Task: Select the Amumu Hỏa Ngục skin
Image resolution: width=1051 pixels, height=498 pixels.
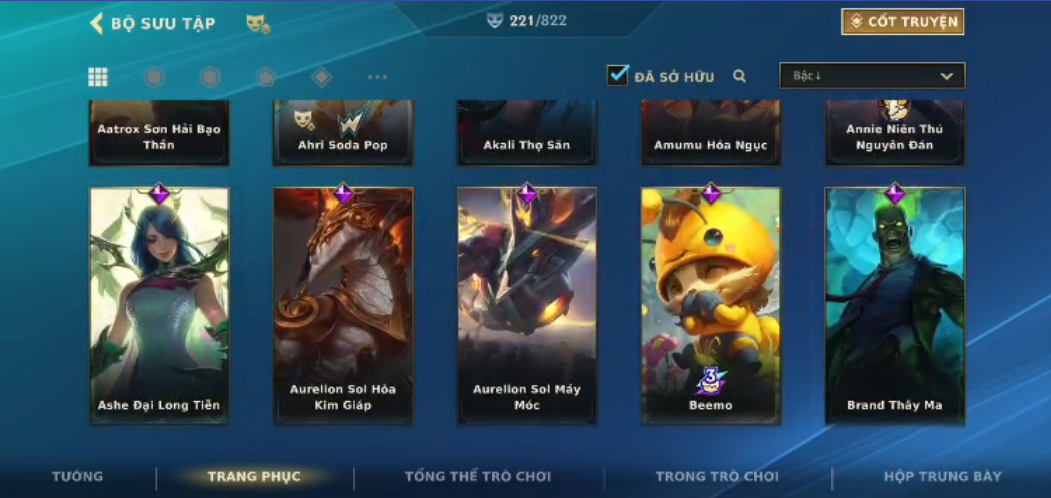Action: pos(711,132)
